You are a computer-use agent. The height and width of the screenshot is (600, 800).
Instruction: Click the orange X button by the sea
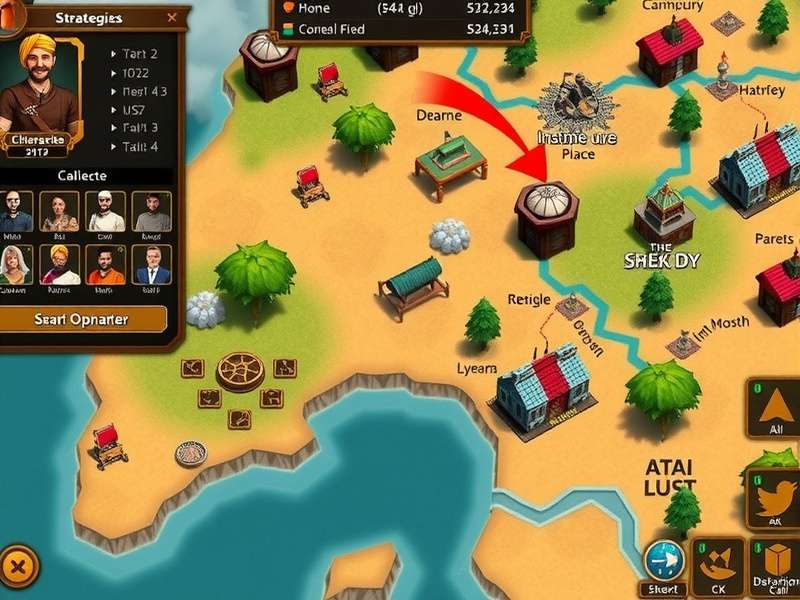click(16, 567)
